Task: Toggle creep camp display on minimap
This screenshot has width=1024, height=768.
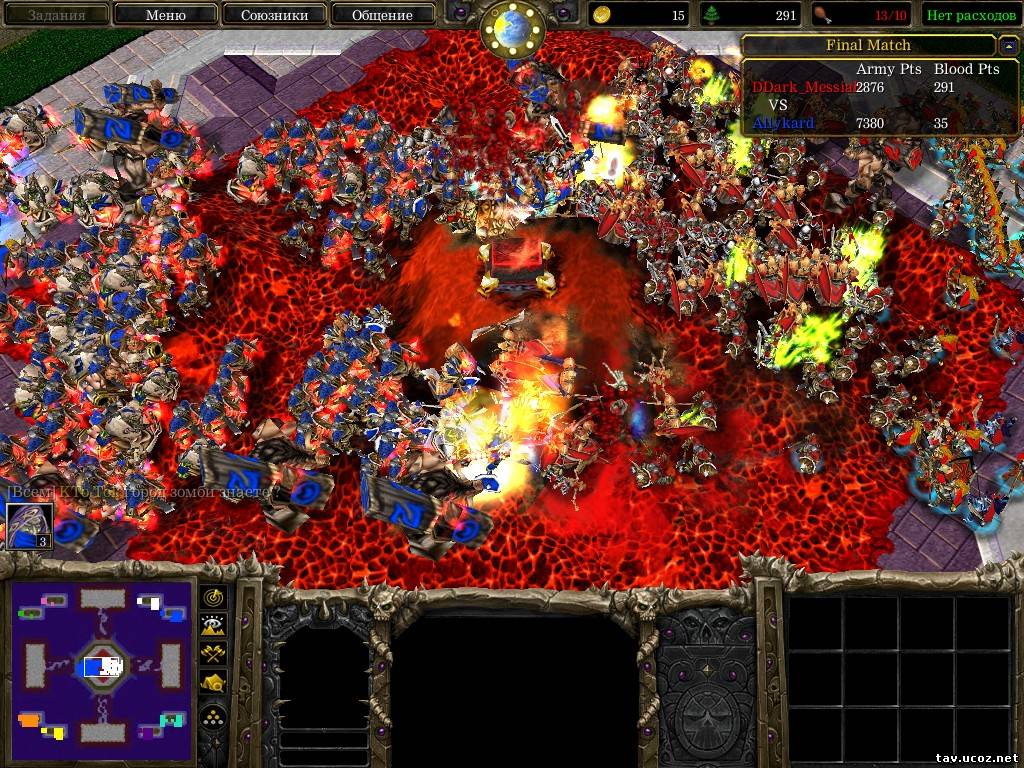Action: [213, 683]
